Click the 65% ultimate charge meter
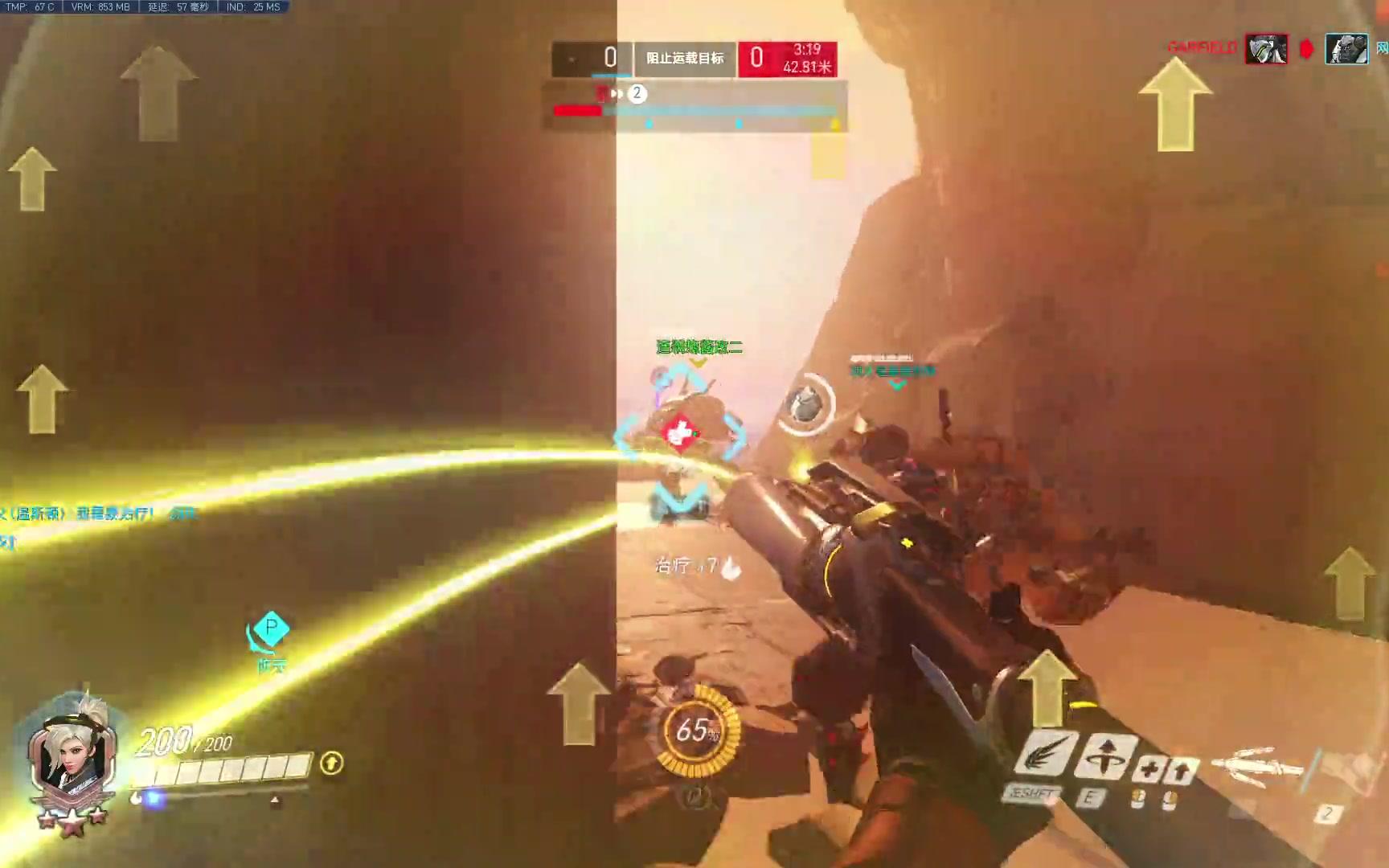 tap(694, 731)
